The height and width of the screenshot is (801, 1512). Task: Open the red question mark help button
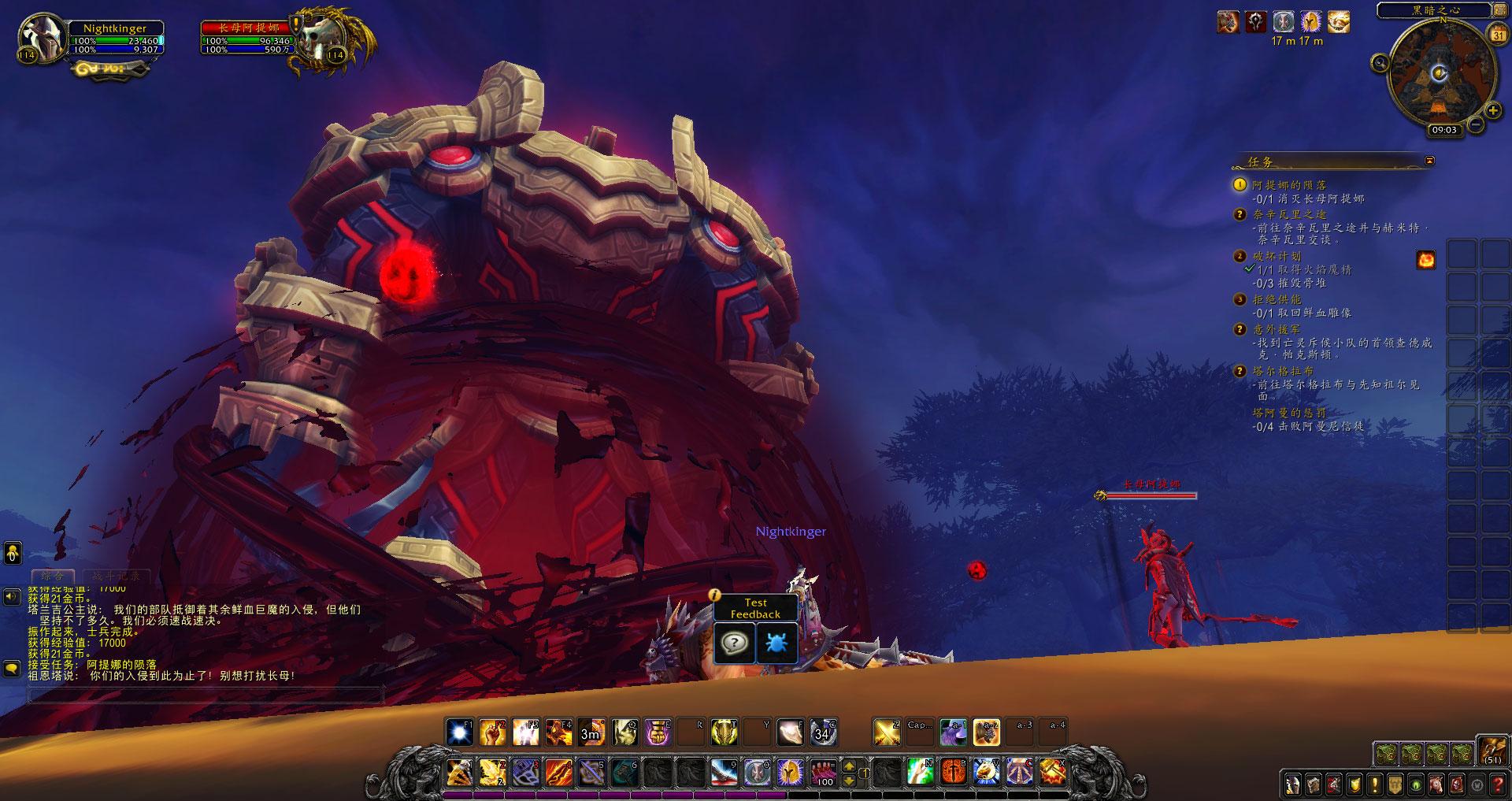coord(1498,784)
